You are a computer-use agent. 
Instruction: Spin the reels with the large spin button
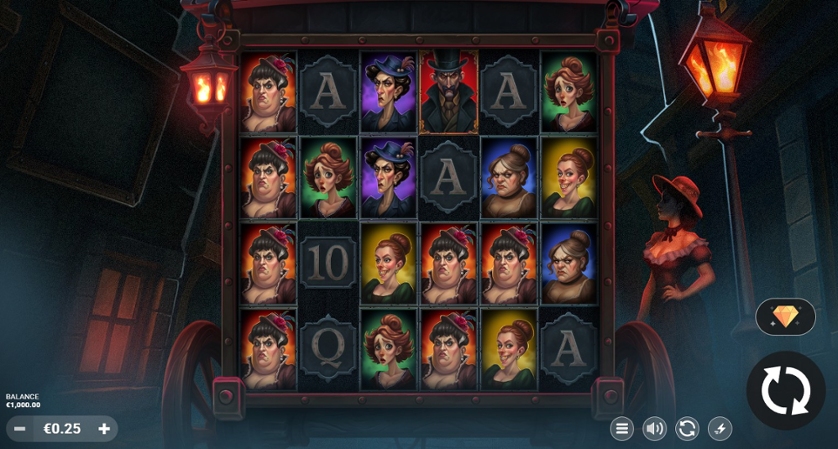785,390
